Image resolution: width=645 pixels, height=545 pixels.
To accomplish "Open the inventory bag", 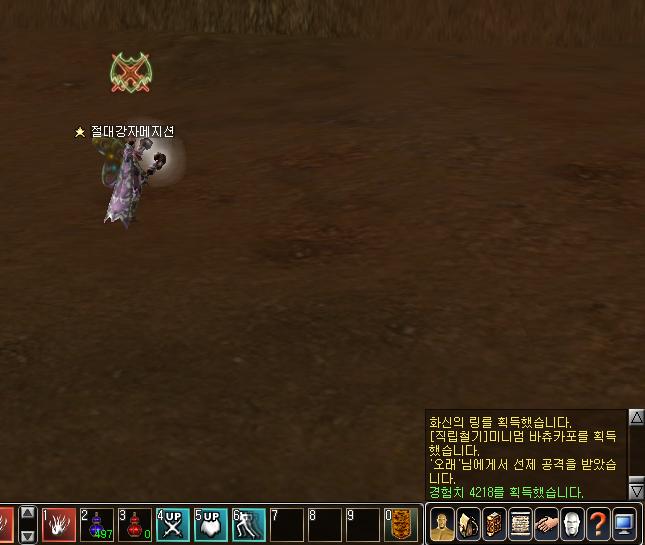I will coord(468,524).
